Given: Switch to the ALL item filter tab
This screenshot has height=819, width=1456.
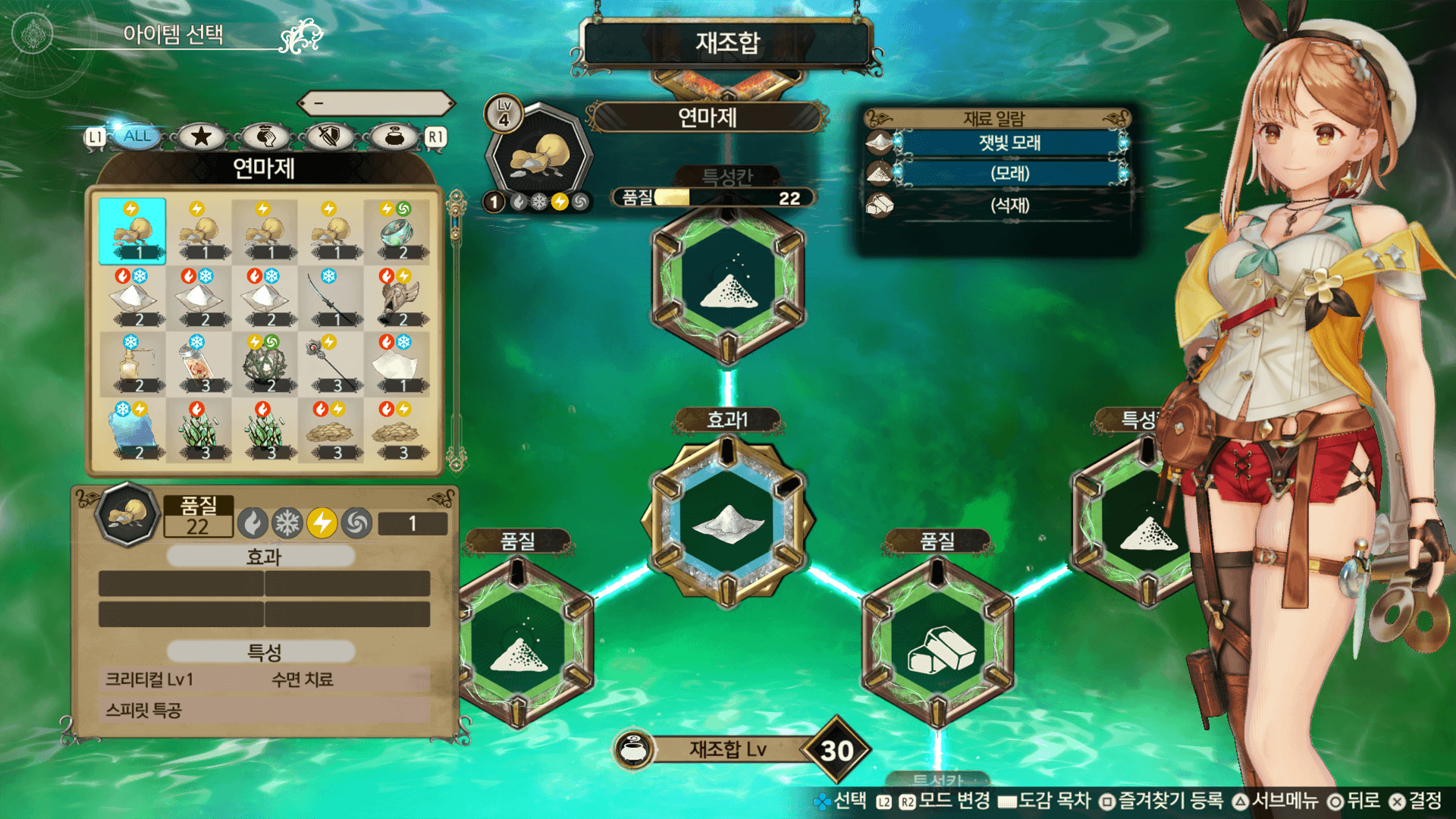Looking at the screenshot, I should coord(136,136).
